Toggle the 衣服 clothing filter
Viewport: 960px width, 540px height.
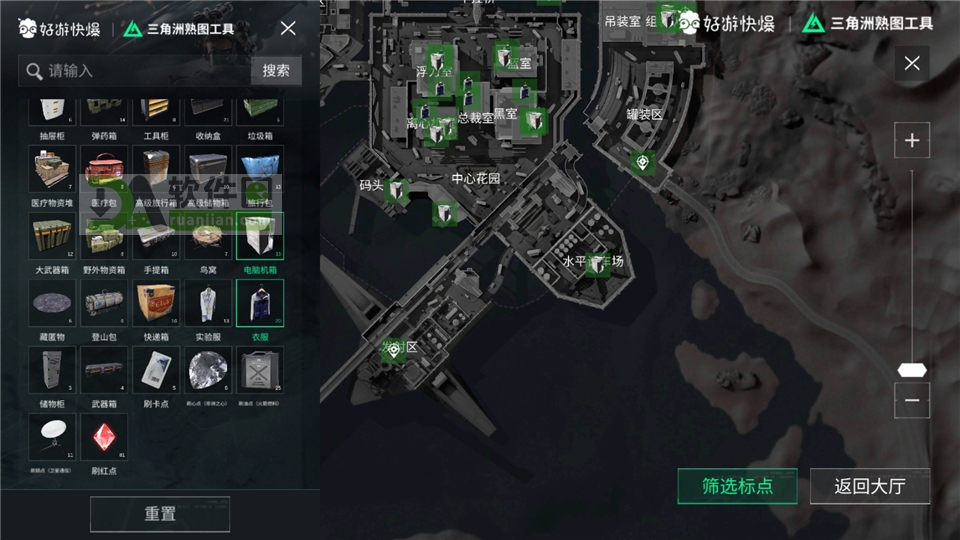260,304
